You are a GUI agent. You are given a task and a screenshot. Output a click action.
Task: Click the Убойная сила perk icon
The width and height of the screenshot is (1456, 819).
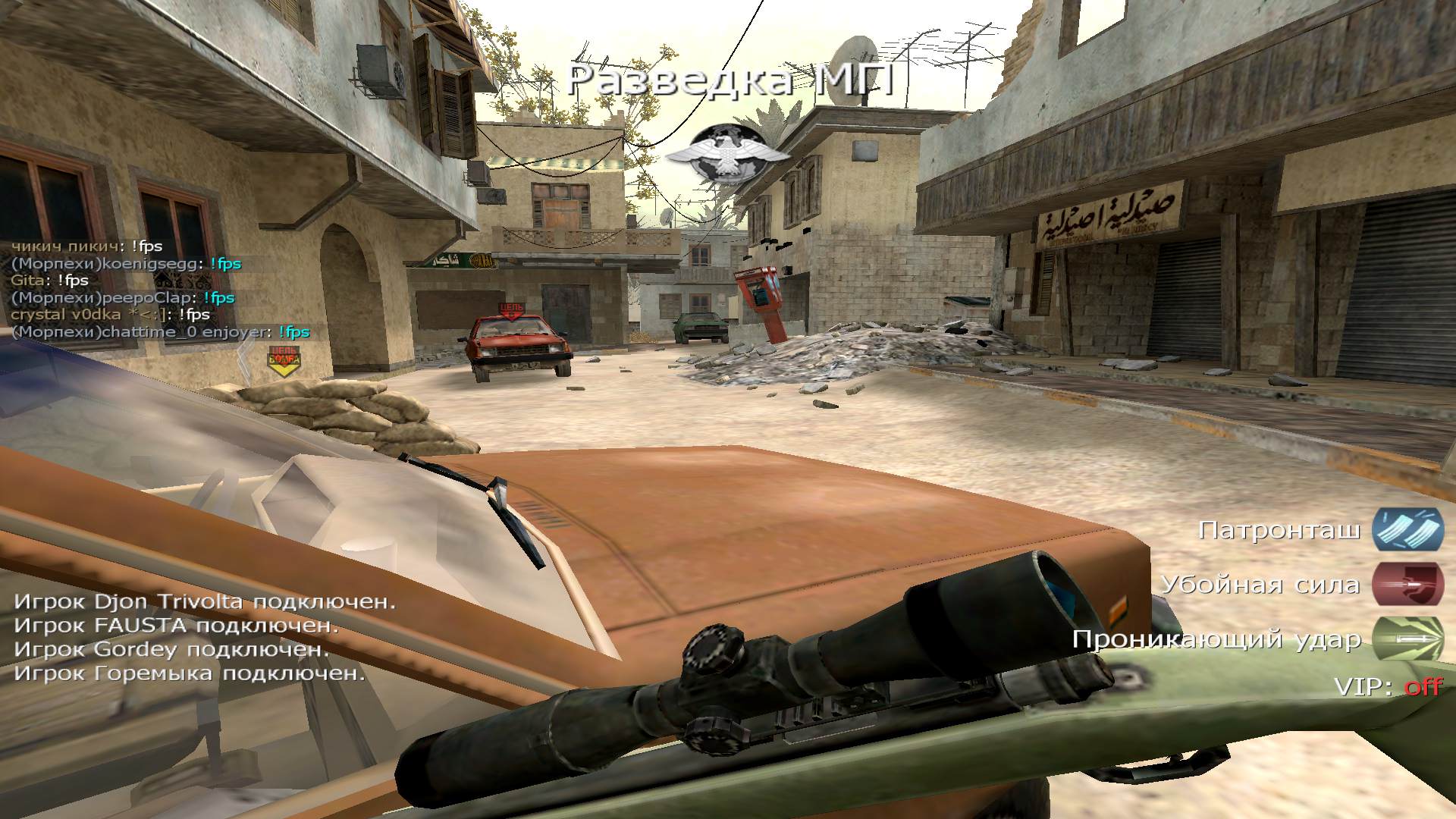click(1407, 585)
